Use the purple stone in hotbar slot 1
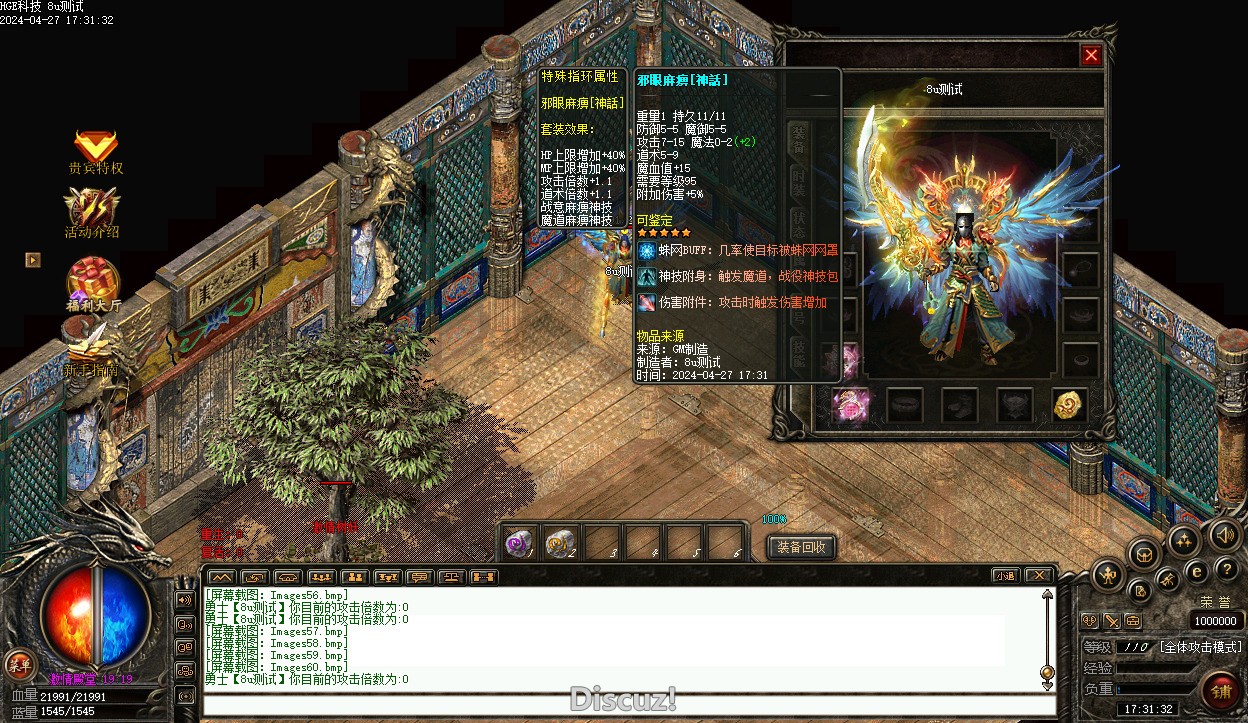This screenshot has width=1248, height=723. click(519, 543)
